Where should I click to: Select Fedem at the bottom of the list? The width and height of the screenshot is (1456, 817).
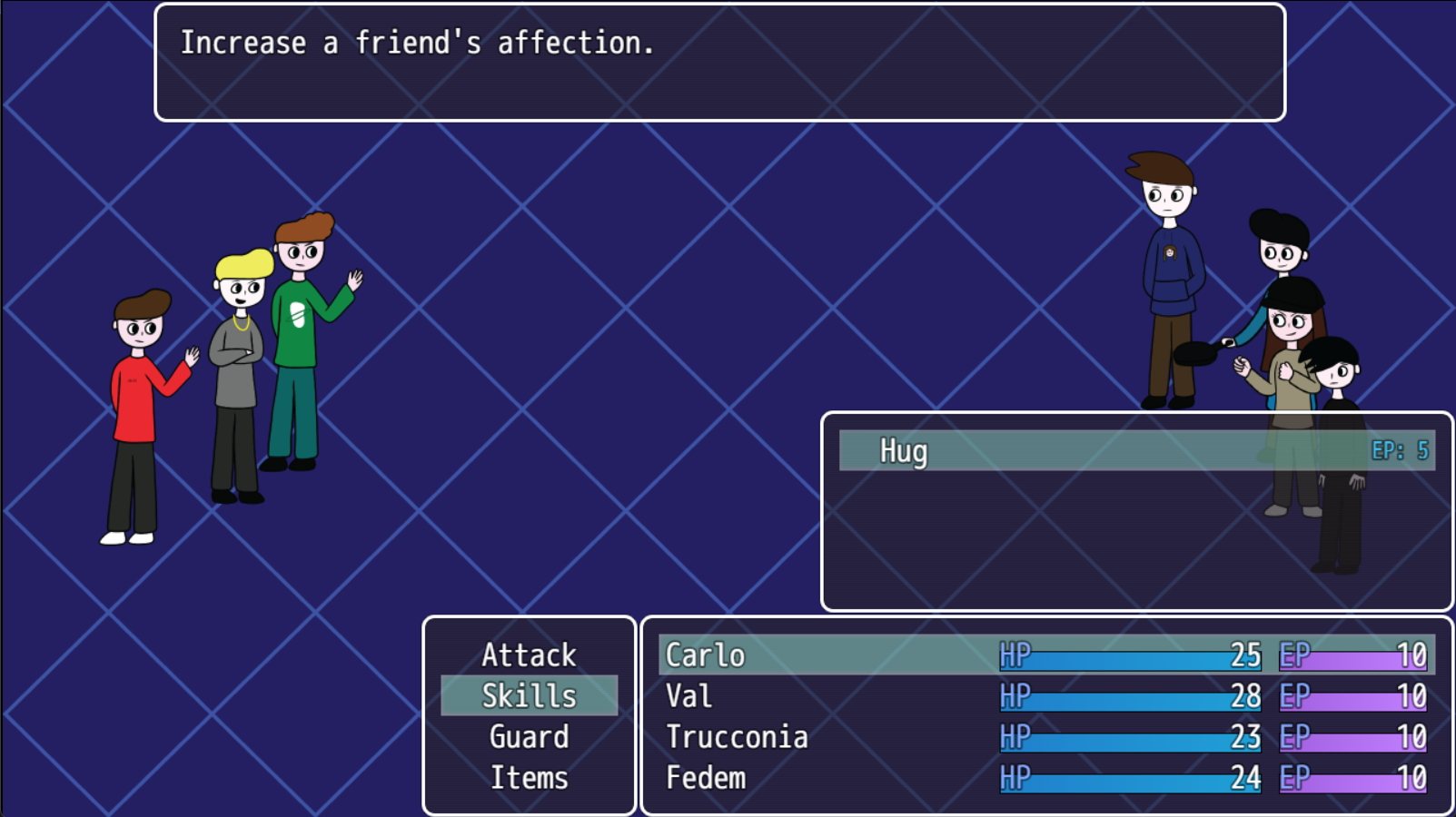tap(705, 777)
